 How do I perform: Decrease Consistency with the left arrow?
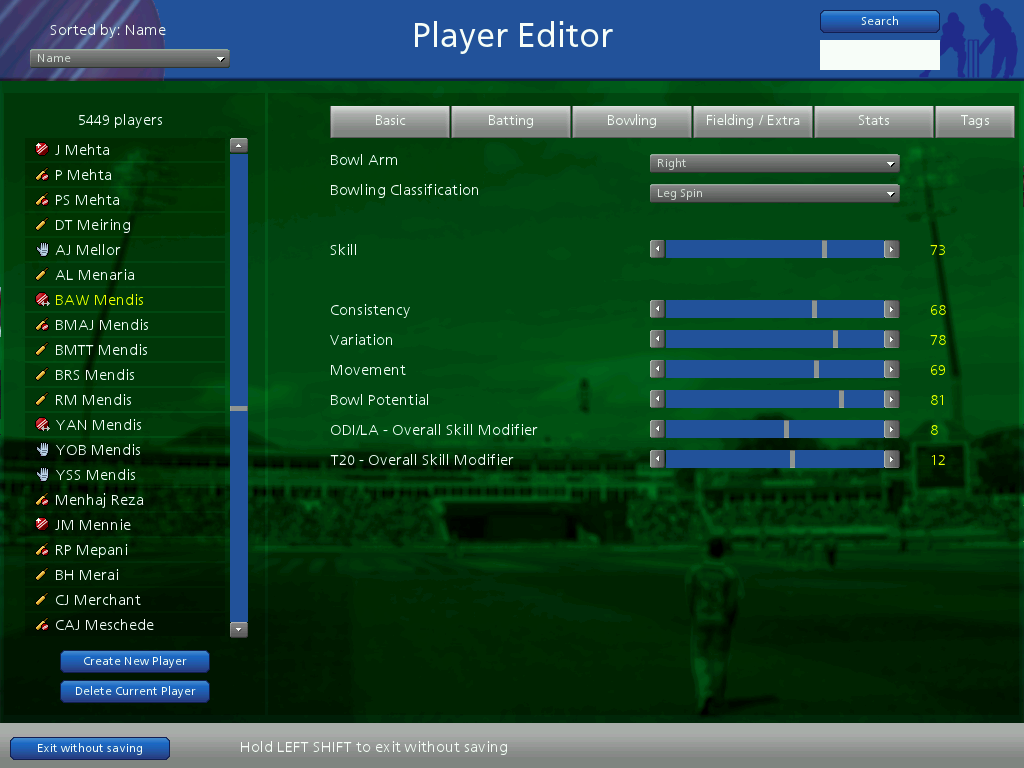point(657,310)
